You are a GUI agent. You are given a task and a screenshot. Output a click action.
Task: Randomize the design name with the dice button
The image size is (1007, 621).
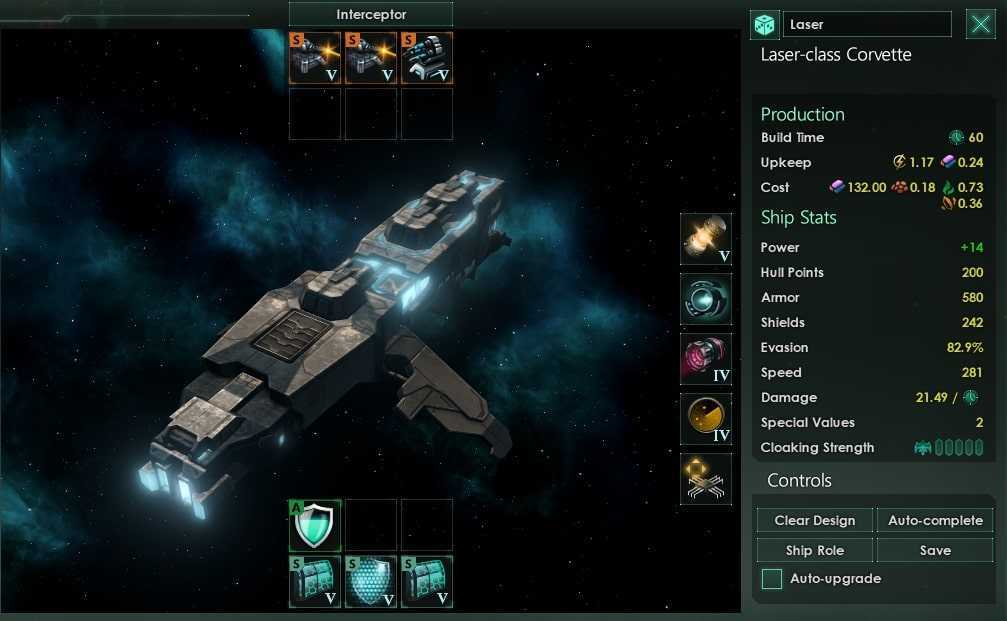coord(764,25)
